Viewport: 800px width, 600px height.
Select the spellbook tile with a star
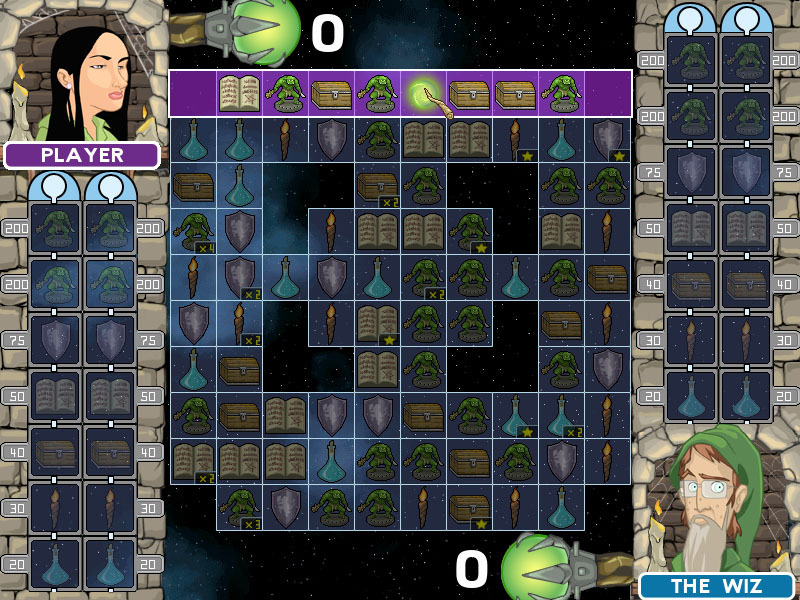[x=377, y=324]
